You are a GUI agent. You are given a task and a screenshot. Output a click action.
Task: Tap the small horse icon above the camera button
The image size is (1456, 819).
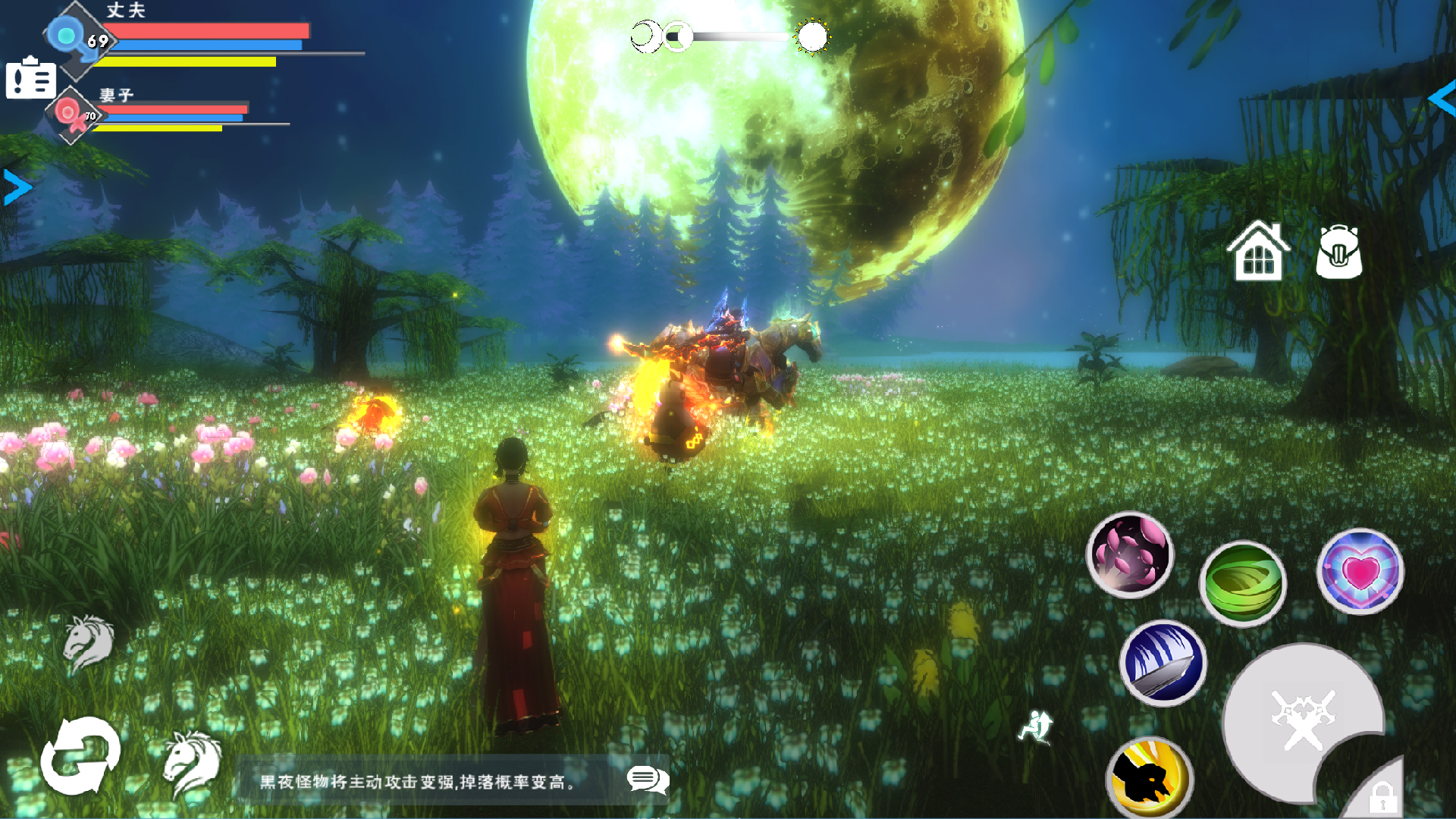[89, 641]
